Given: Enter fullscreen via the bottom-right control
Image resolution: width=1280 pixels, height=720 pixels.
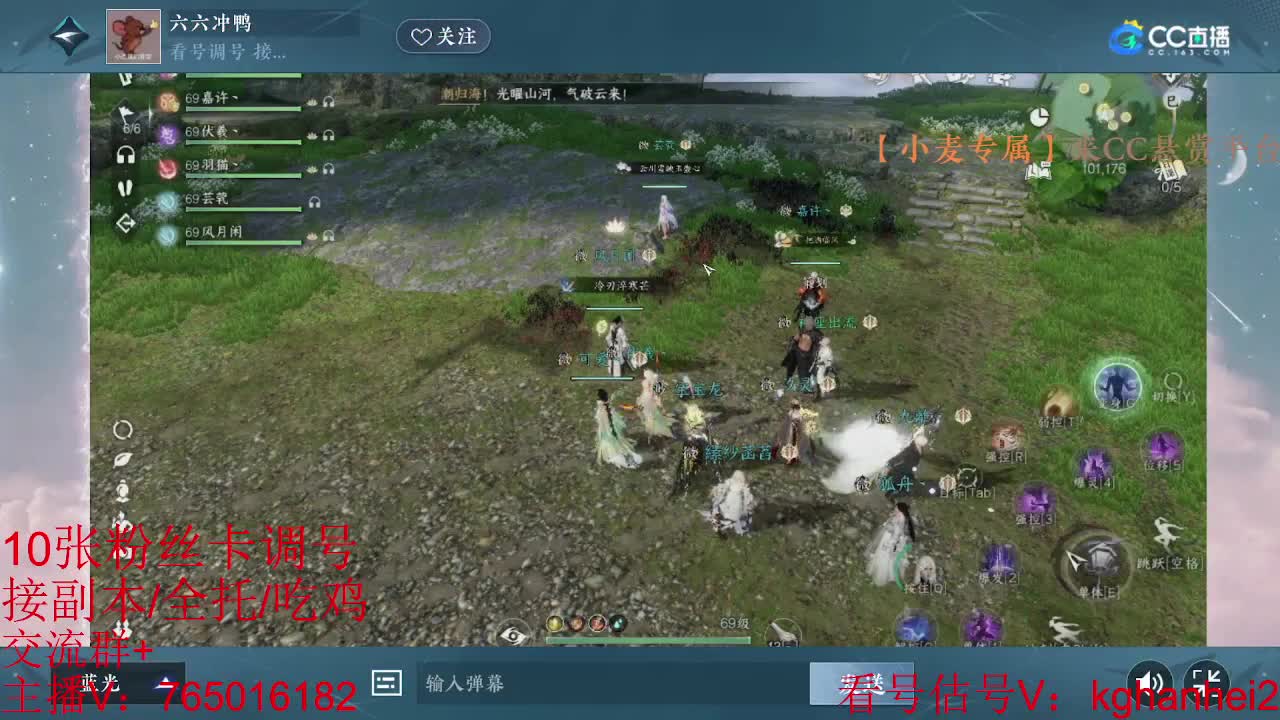Looking at the screenshot, I should [x=1207, y=682].
